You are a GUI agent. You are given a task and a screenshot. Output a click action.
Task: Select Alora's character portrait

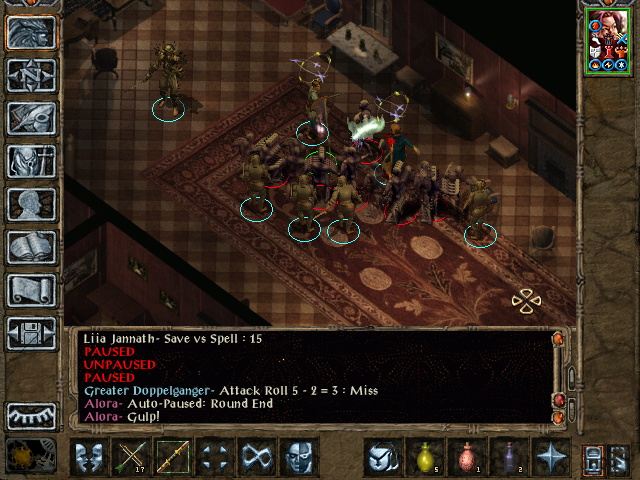608,42
